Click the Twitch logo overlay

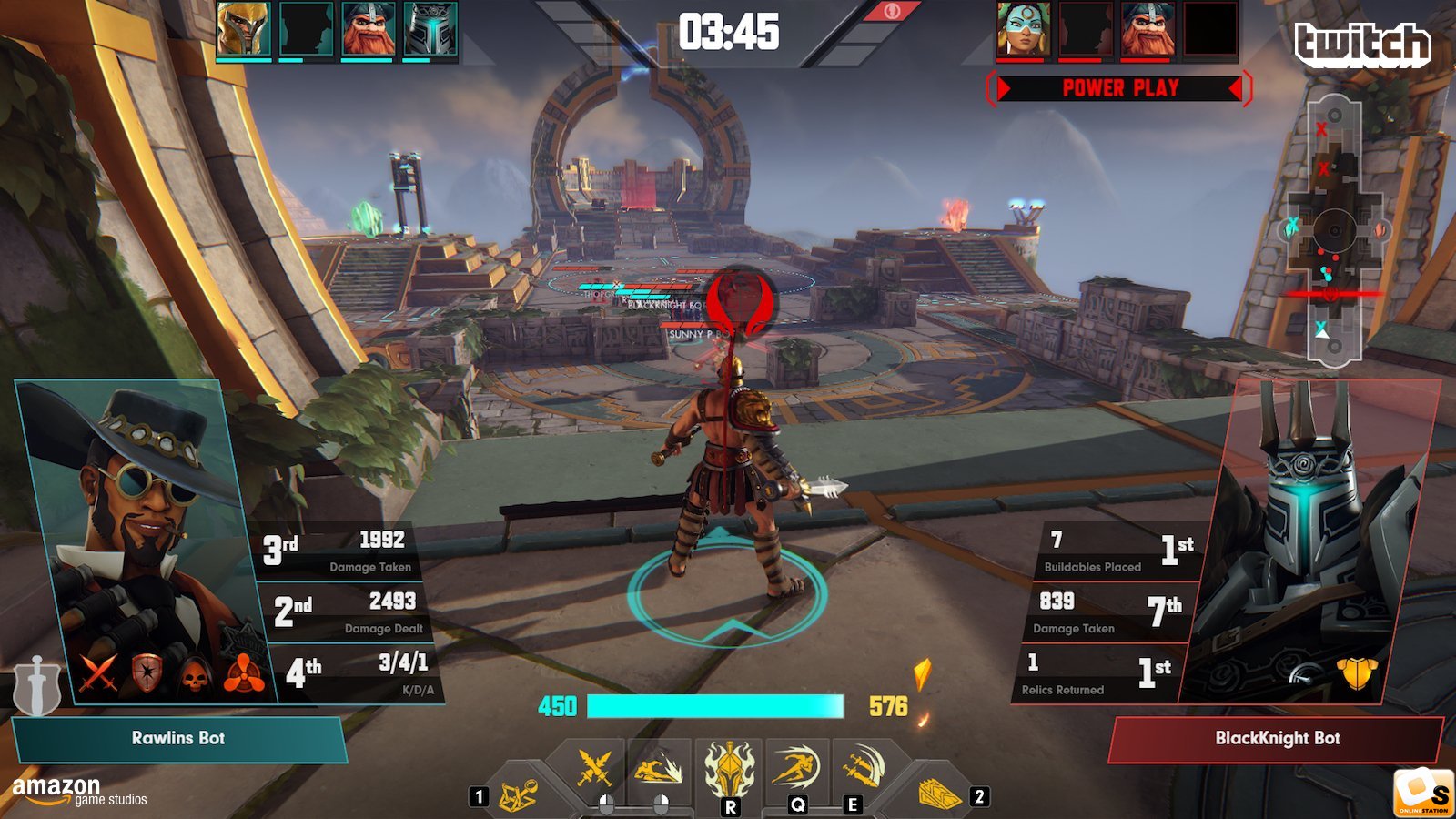(x=1362, y=44)
